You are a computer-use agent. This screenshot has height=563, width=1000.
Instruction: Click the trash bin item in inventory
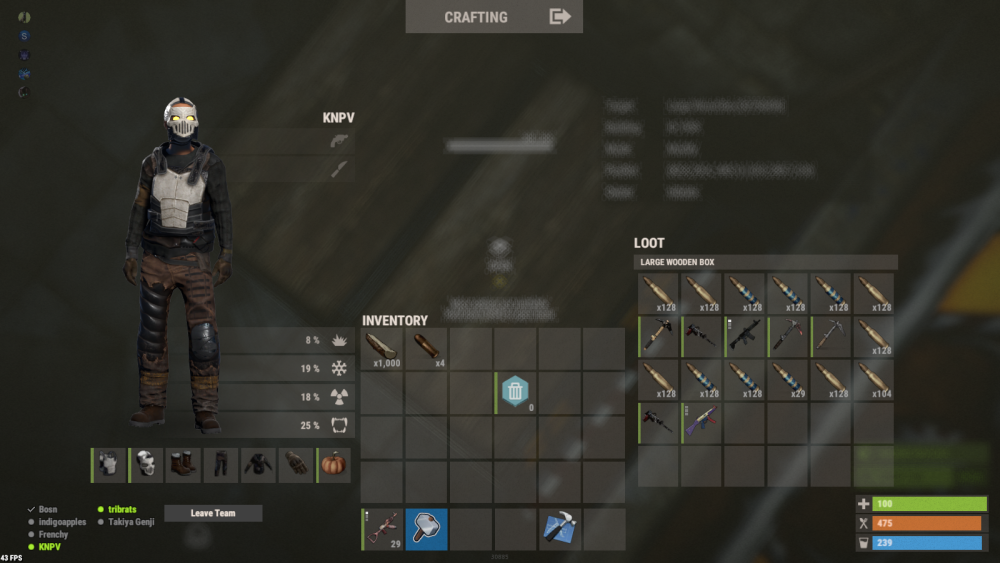515,391
